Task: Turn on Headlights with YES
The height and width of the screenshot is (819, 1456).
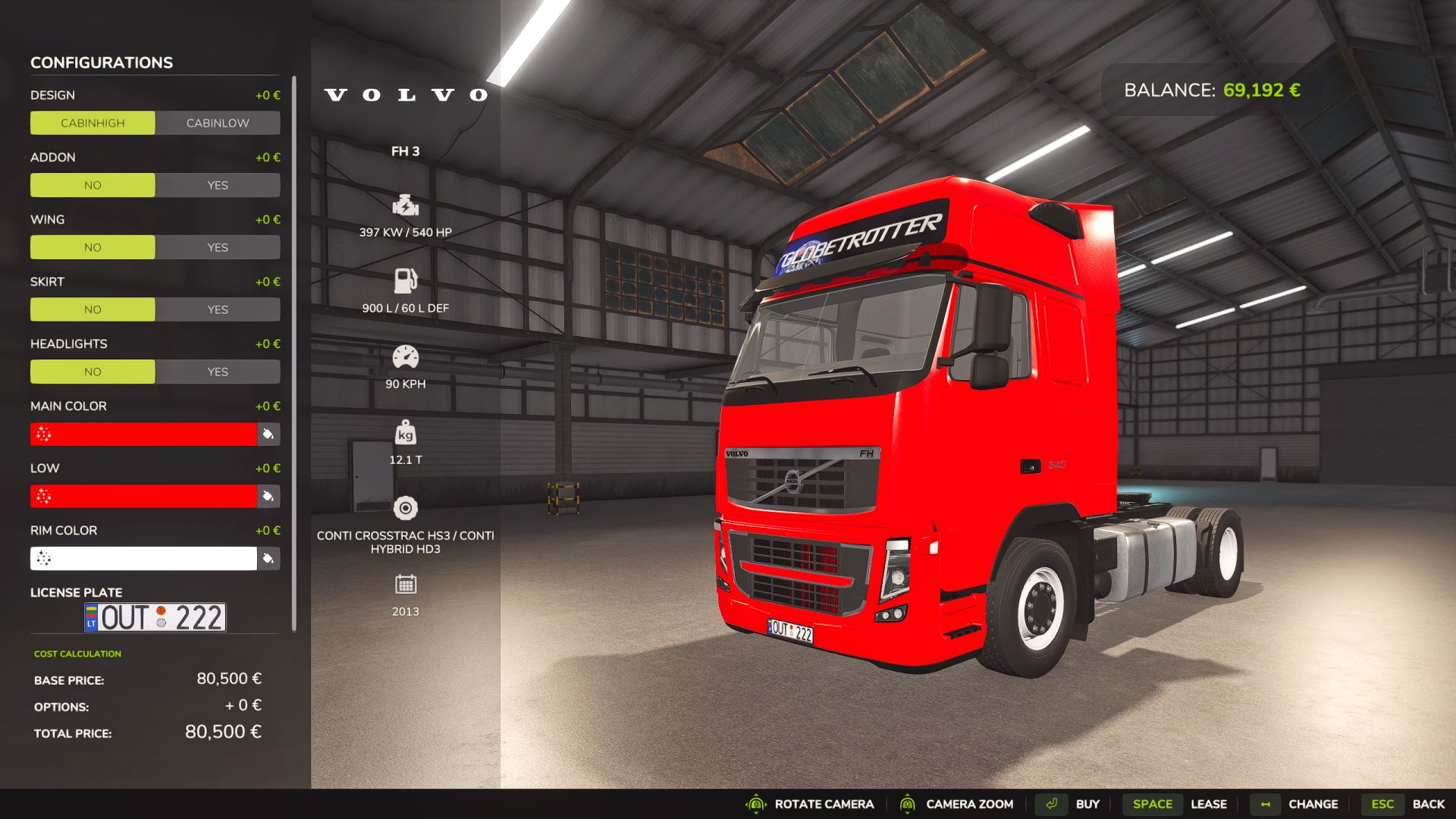Action: click(218, 372)
